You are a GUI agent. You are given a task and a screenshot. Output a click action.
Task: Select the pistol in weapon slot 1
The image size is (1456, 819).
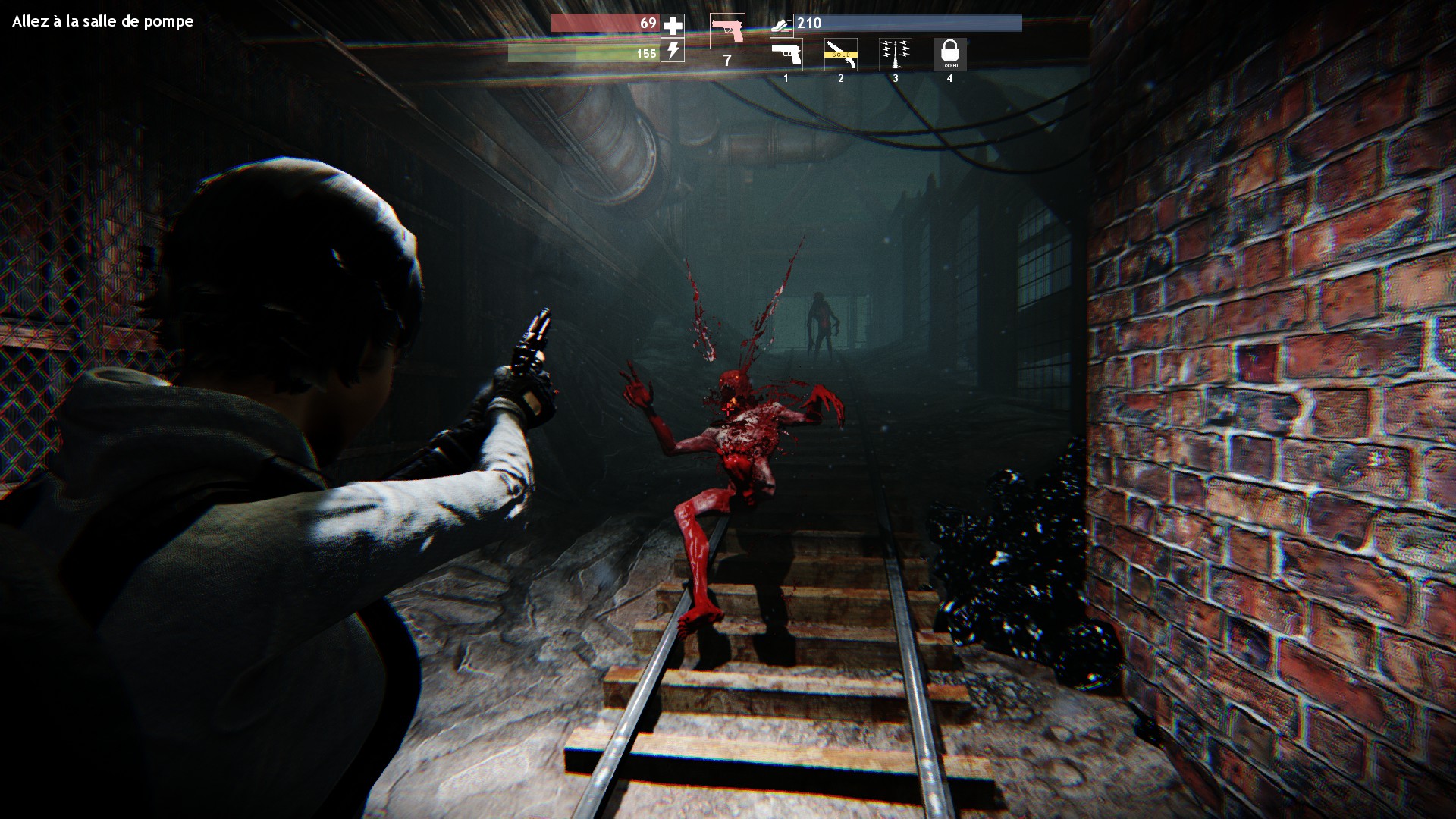click(786, 55)
